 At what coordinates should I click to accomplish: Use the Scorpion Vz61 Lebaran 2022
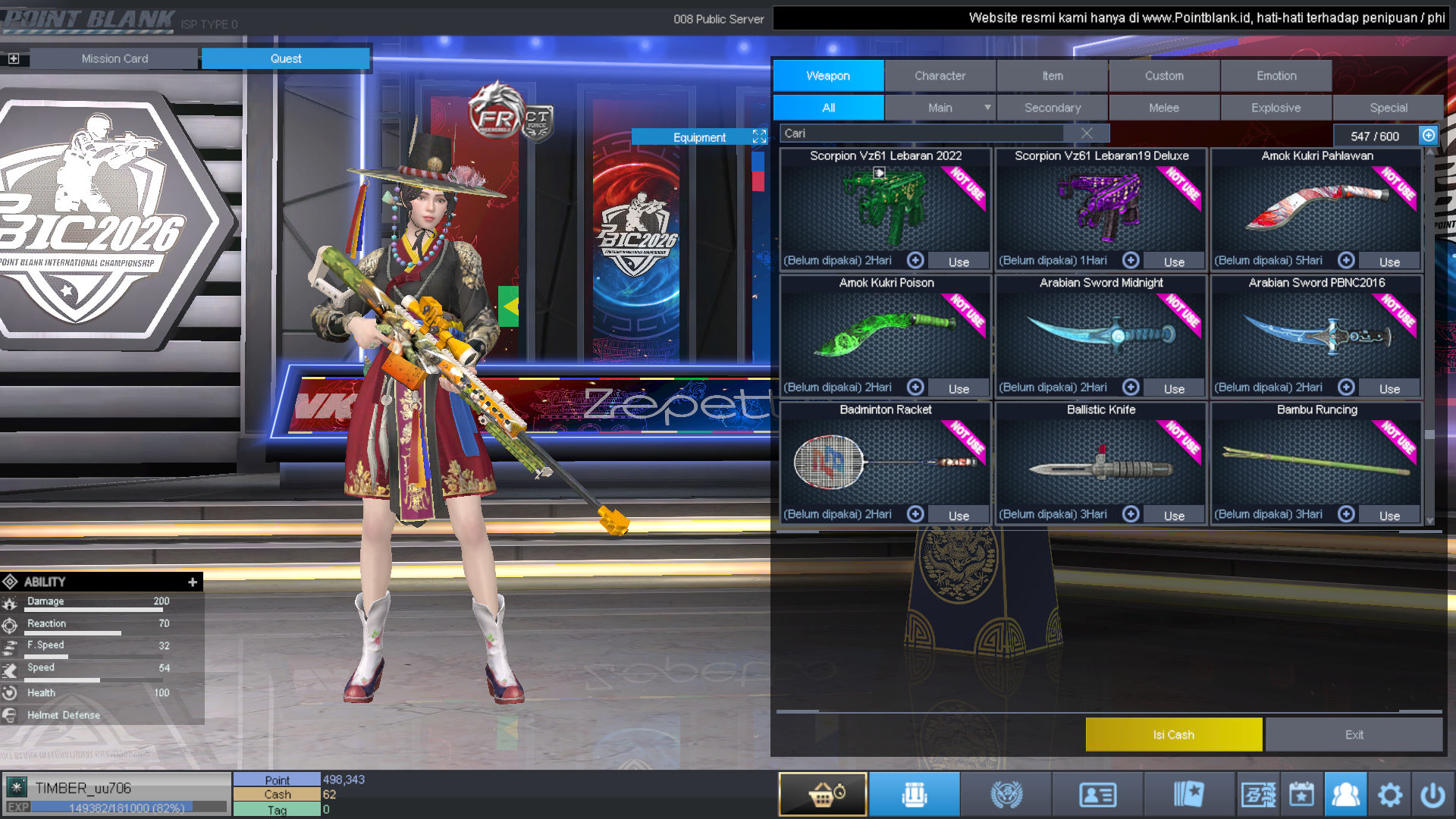pyautogui.click(x=959, y=262)
